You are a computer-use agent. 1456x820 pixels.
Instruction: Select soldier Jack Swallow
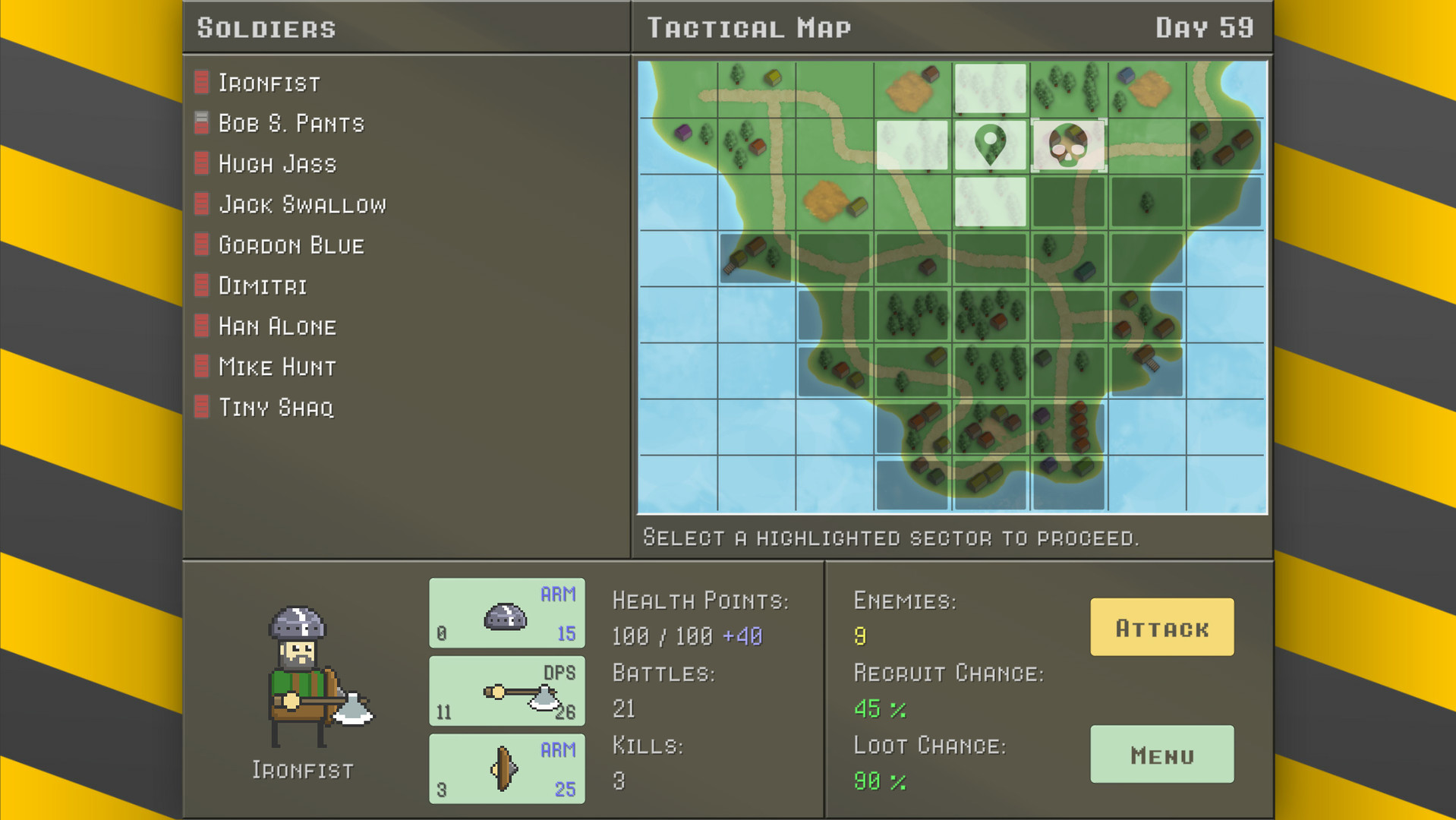(x=301, y=204)
